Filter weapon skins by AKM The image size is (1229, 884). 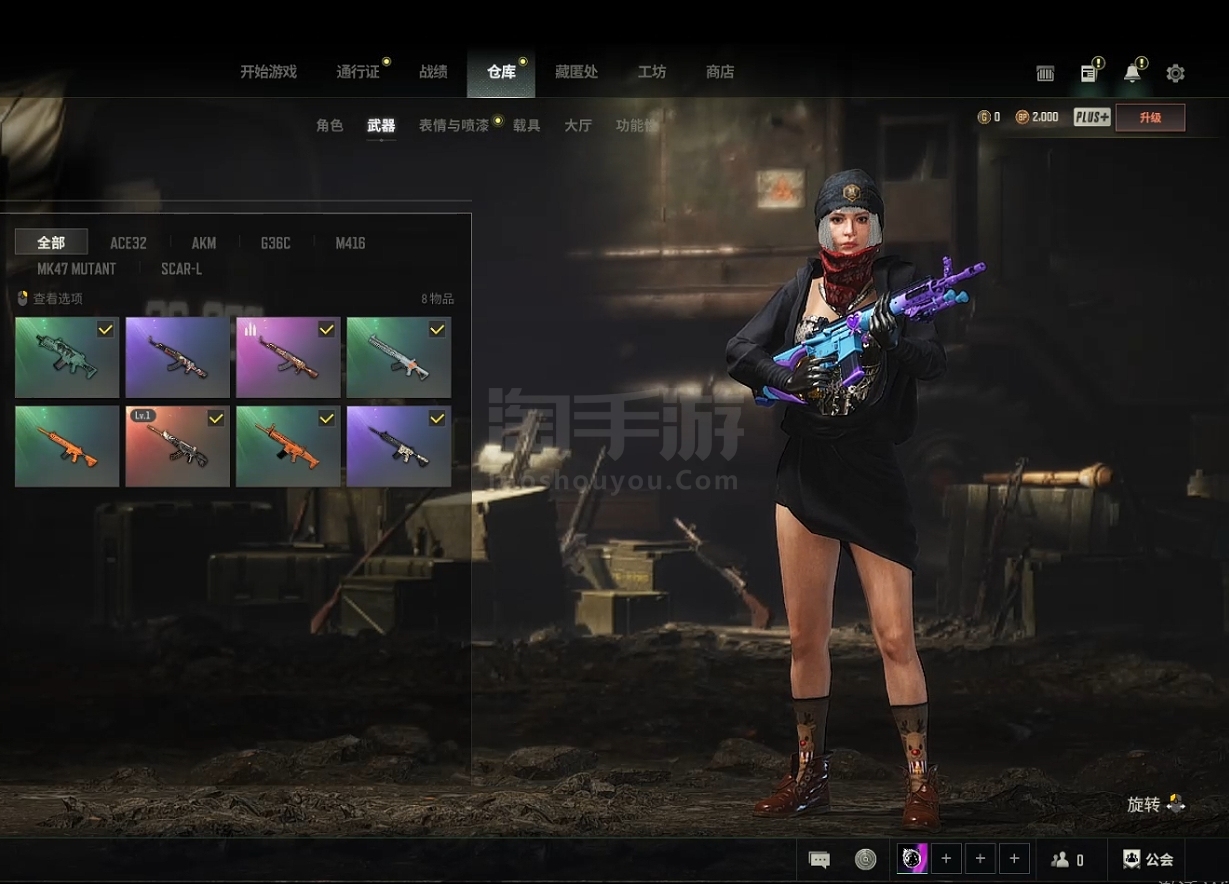click(204, 243)
